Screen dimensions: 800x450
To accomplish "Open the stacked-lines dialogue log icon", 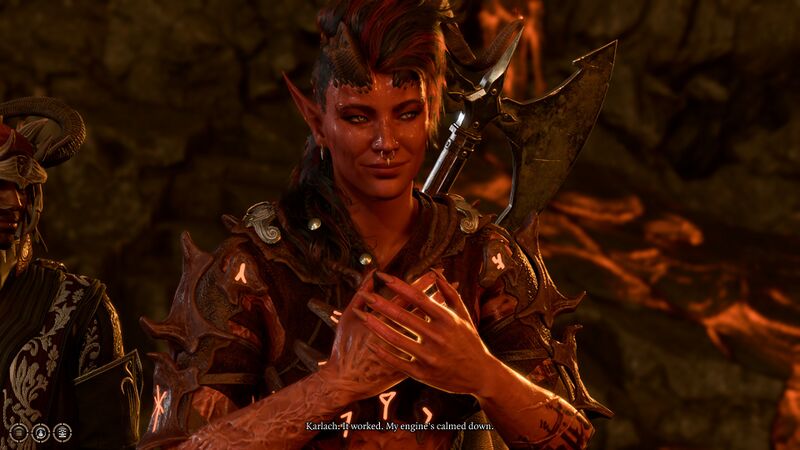I will [x=62, y=433].
